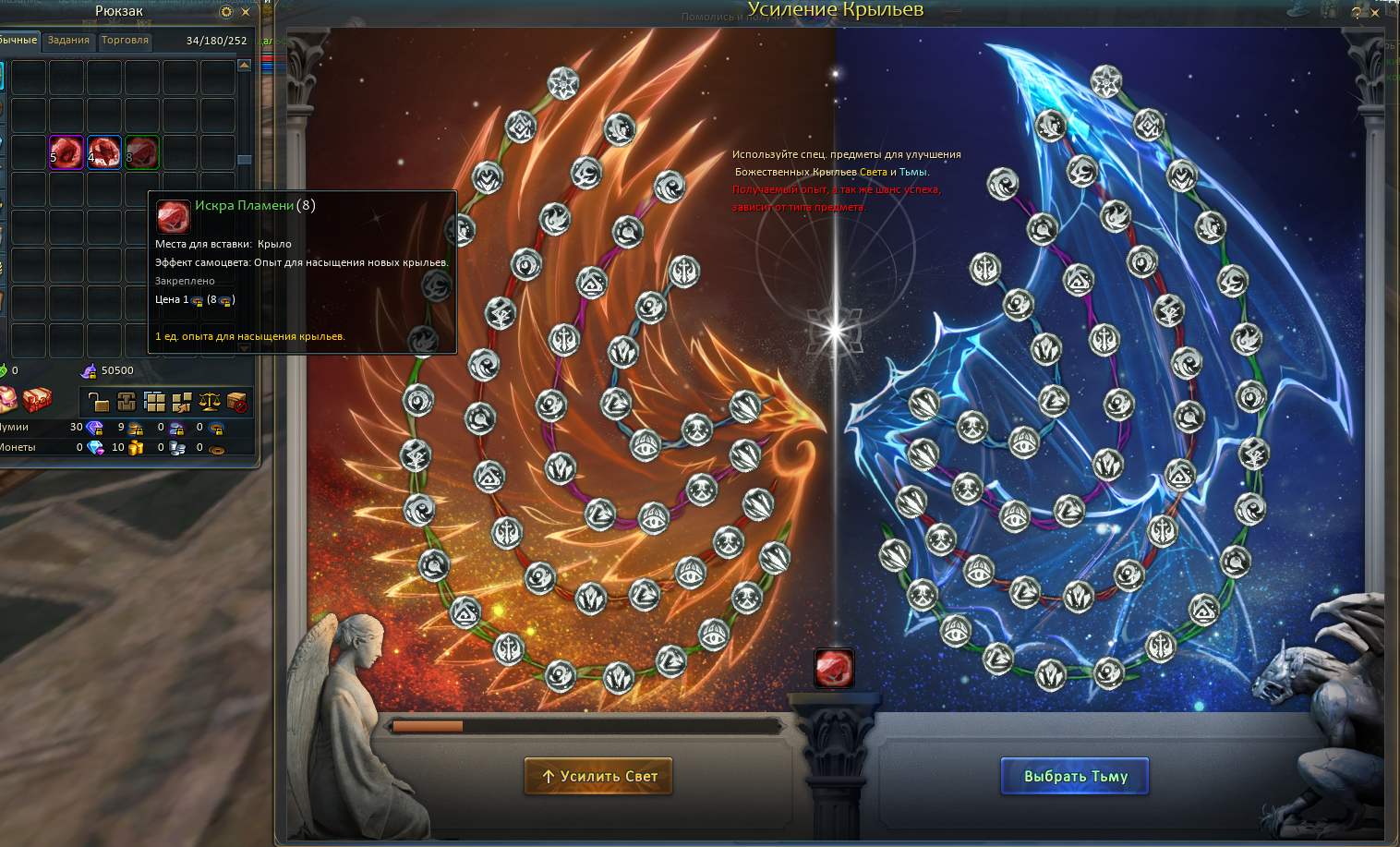Close the Усиление Крыльев window
The height and width of the screenshot is (847, 1400).
click(1375, 13)
